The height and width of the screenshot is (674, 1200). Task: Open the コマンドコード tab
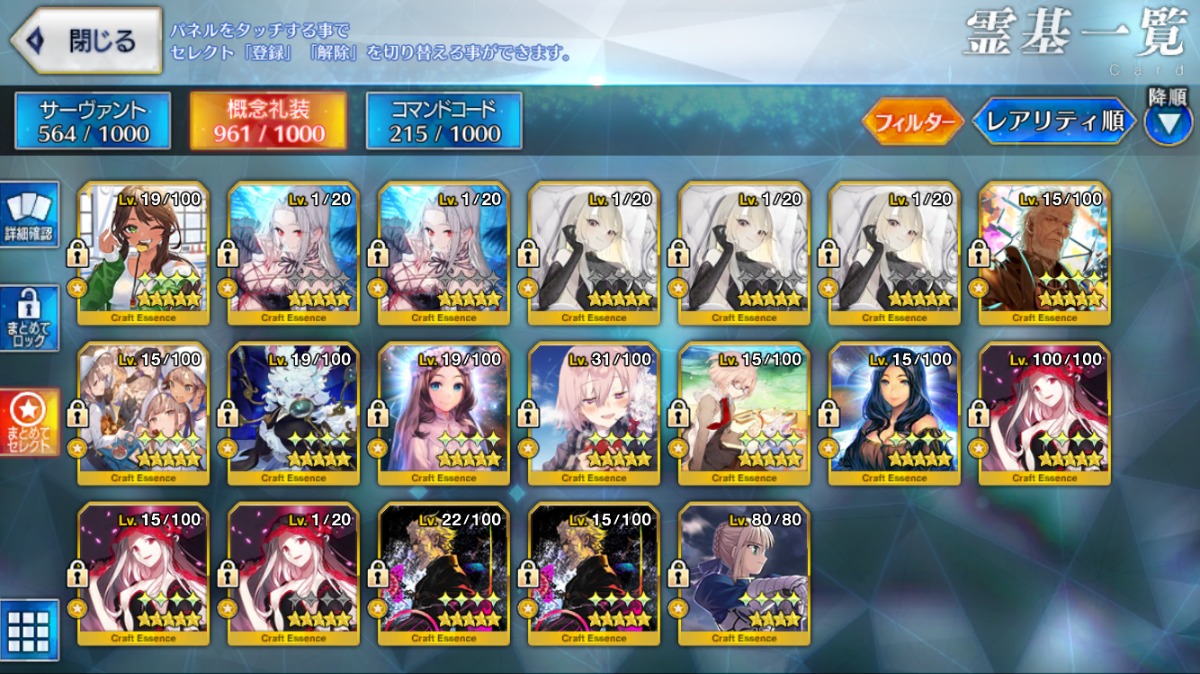(444, 121)
